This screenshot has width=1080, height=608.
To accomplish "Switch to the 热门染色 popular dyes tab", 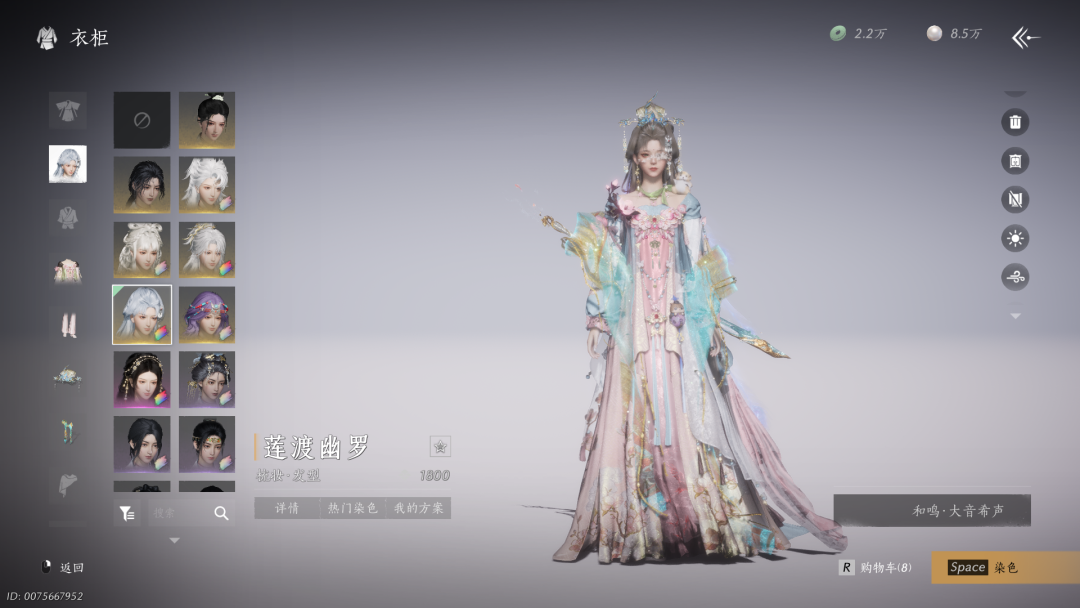I will (x=353, y=508).
